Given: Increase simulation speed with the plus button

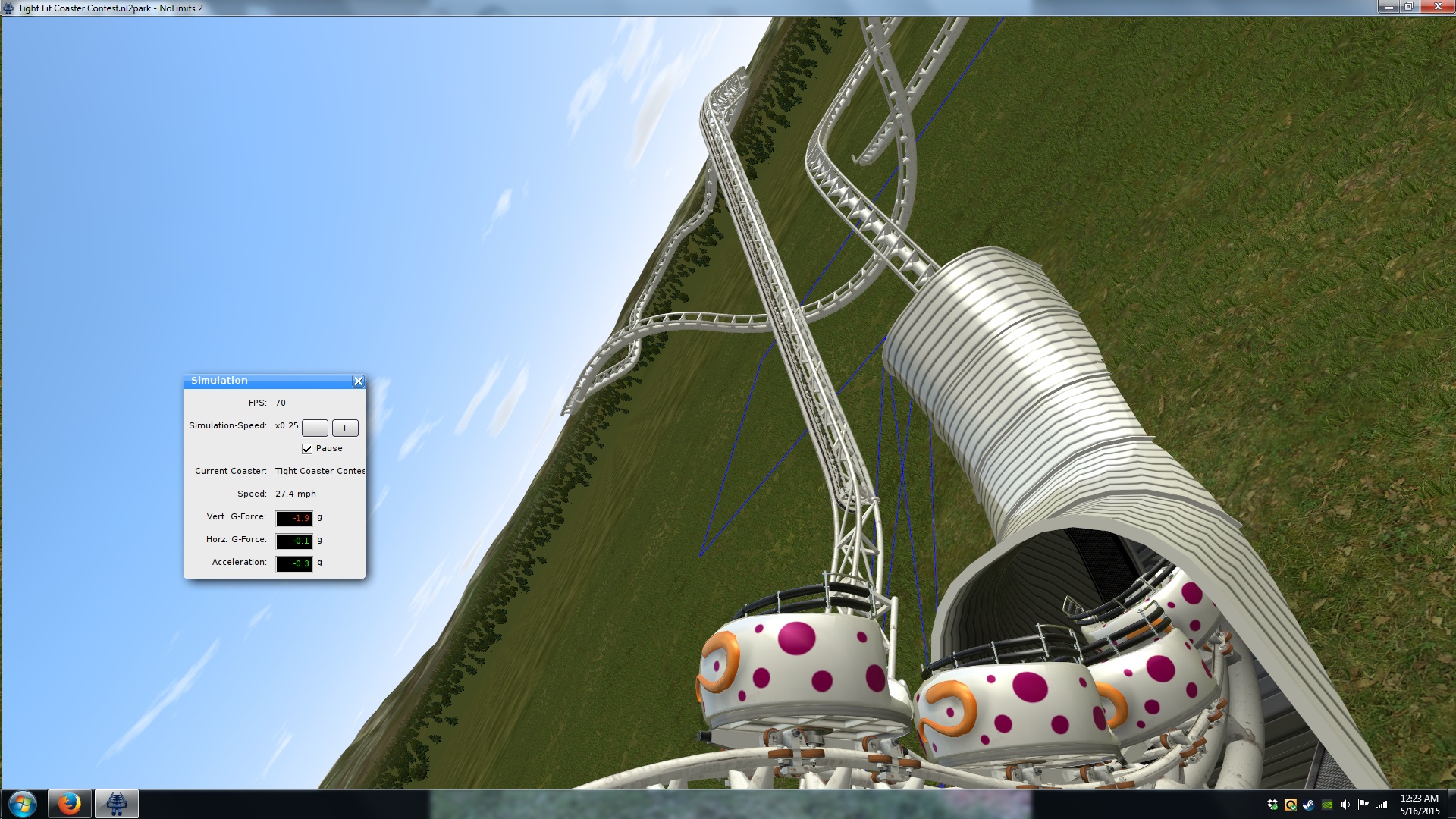Looking at the screenshot, I should pyautogui.click(x=345, y=428).
